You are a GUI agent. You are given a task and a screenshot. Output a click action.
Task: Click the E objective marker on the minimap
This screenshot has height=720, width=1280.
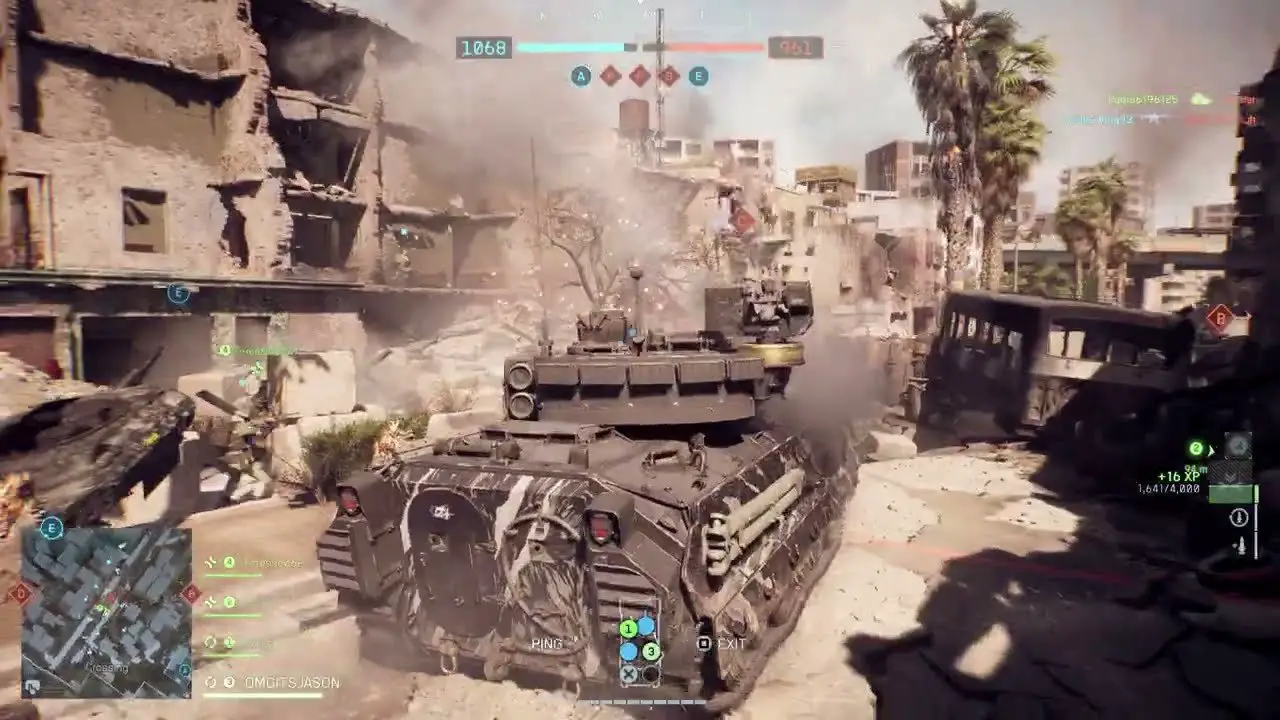51,528
